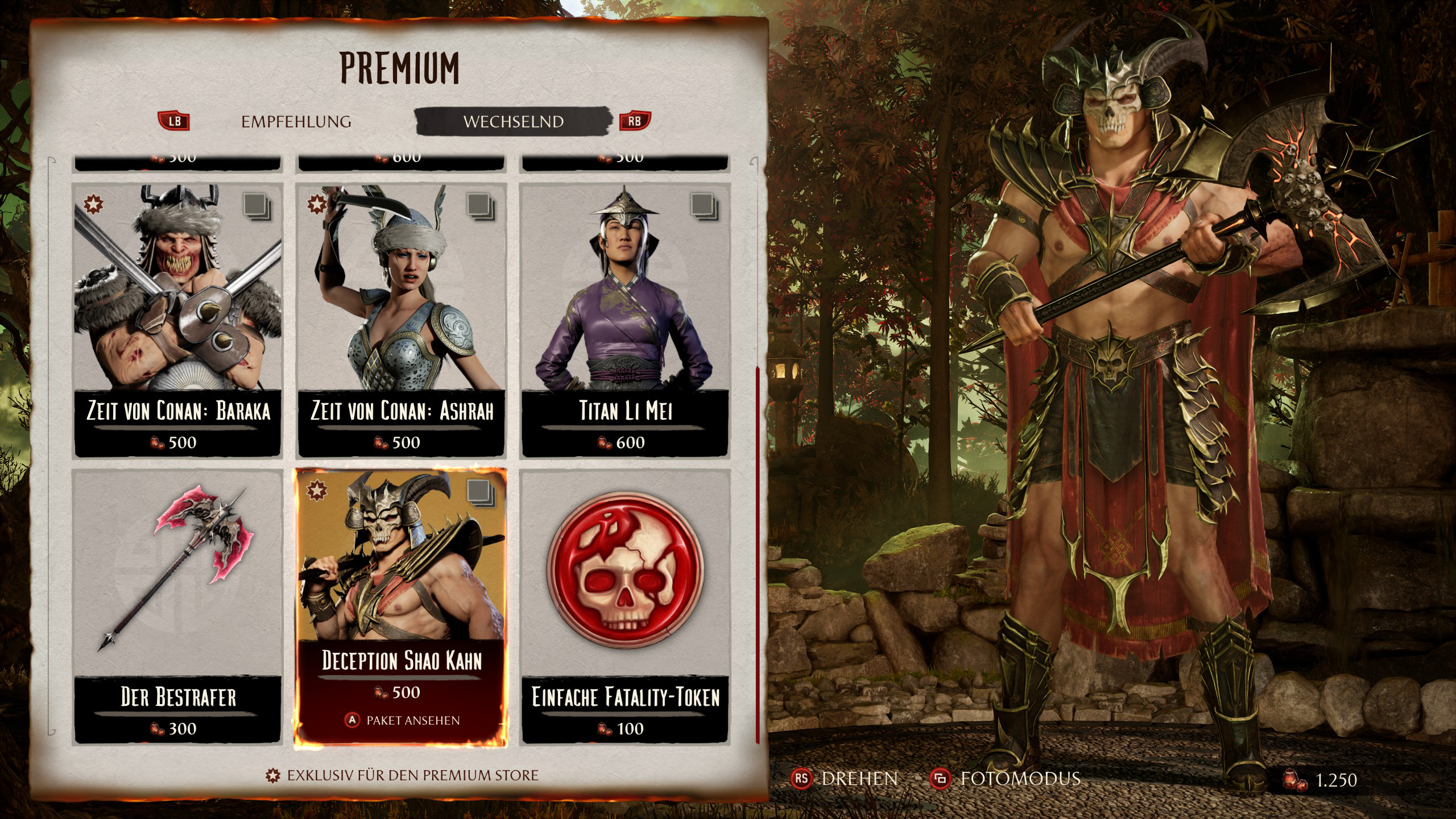1456x819 pixels.
Task: Choose the Zeit von Conan: Baraka skin
Action: point(178,320)
